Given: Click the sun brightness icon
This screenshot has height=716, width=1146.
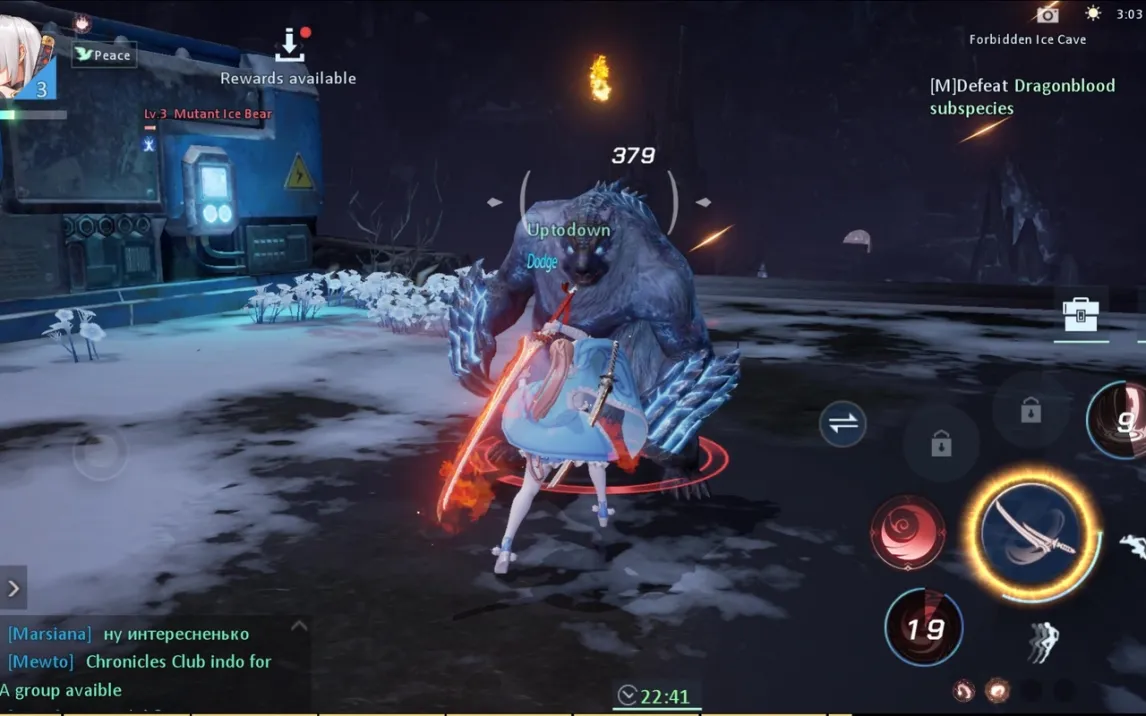Looking at the screenshot, I should tap(1093, 14).
